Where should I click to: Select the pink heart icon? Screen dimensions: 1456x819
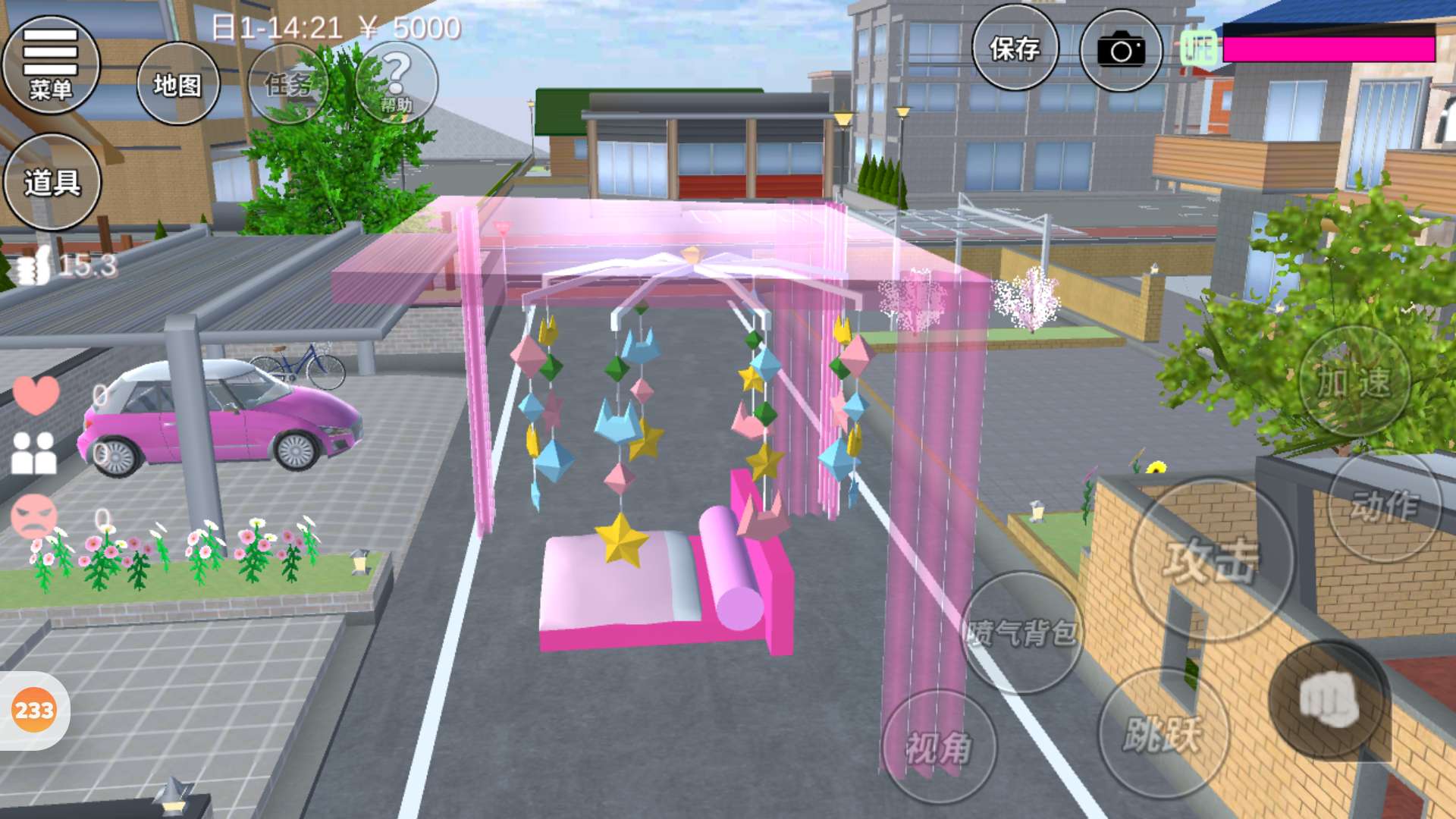pos(36,394)
